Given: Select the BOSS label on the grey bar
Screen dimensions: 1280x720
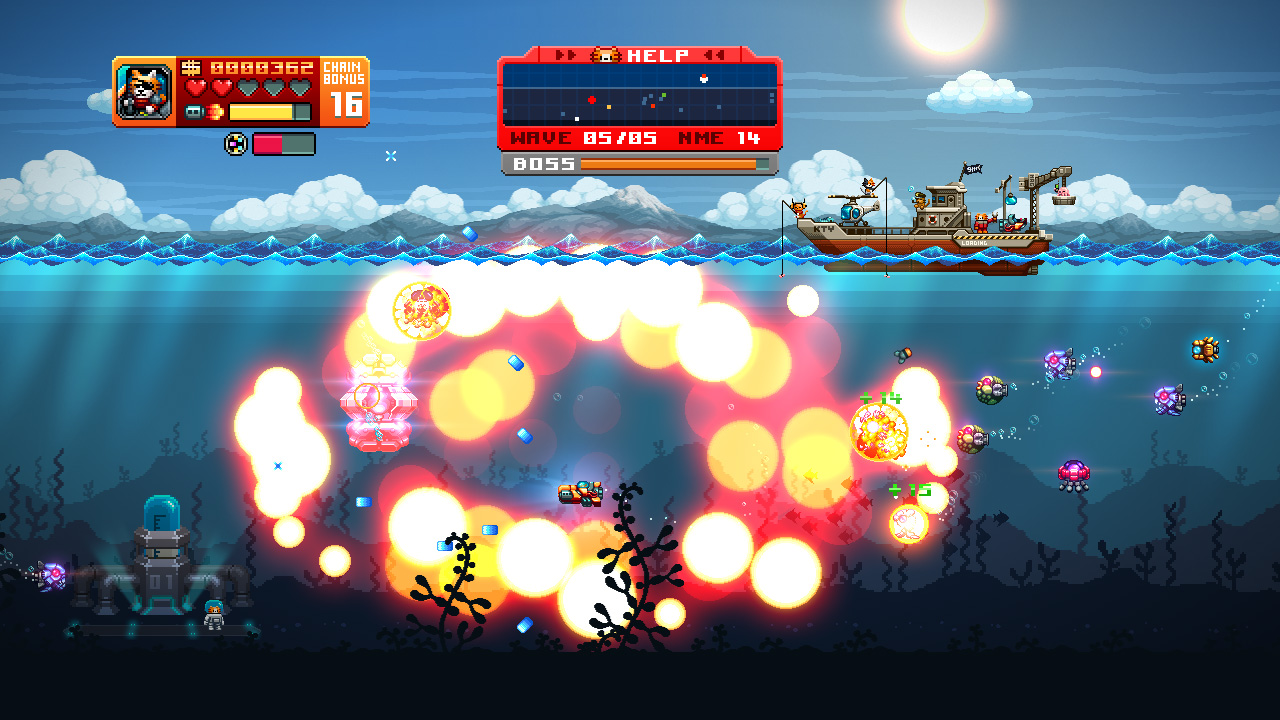Looking at the screenshot, I should tap(545, 162).
